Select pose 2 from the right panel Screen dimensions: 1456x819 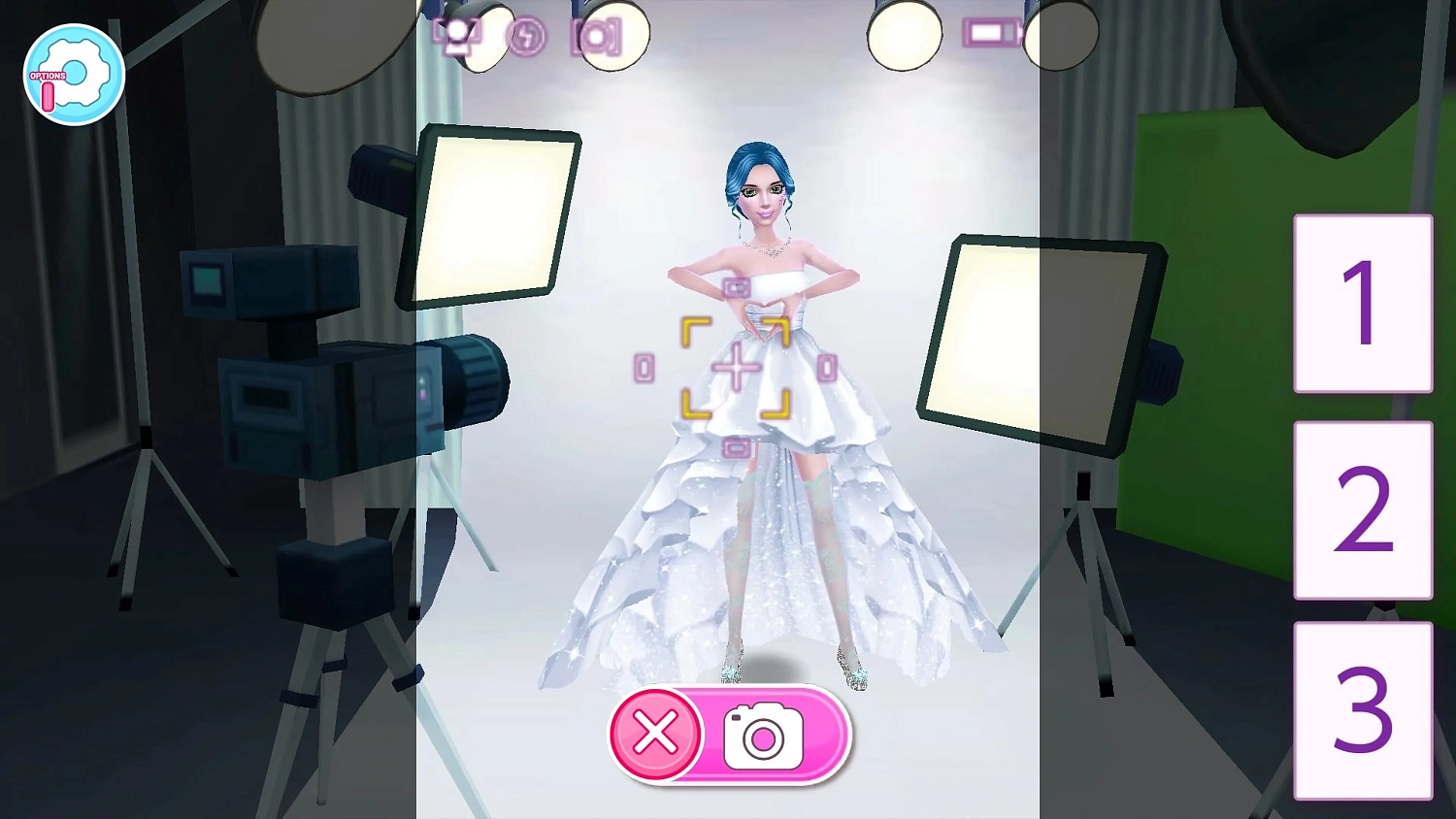tap(1363, 511)
